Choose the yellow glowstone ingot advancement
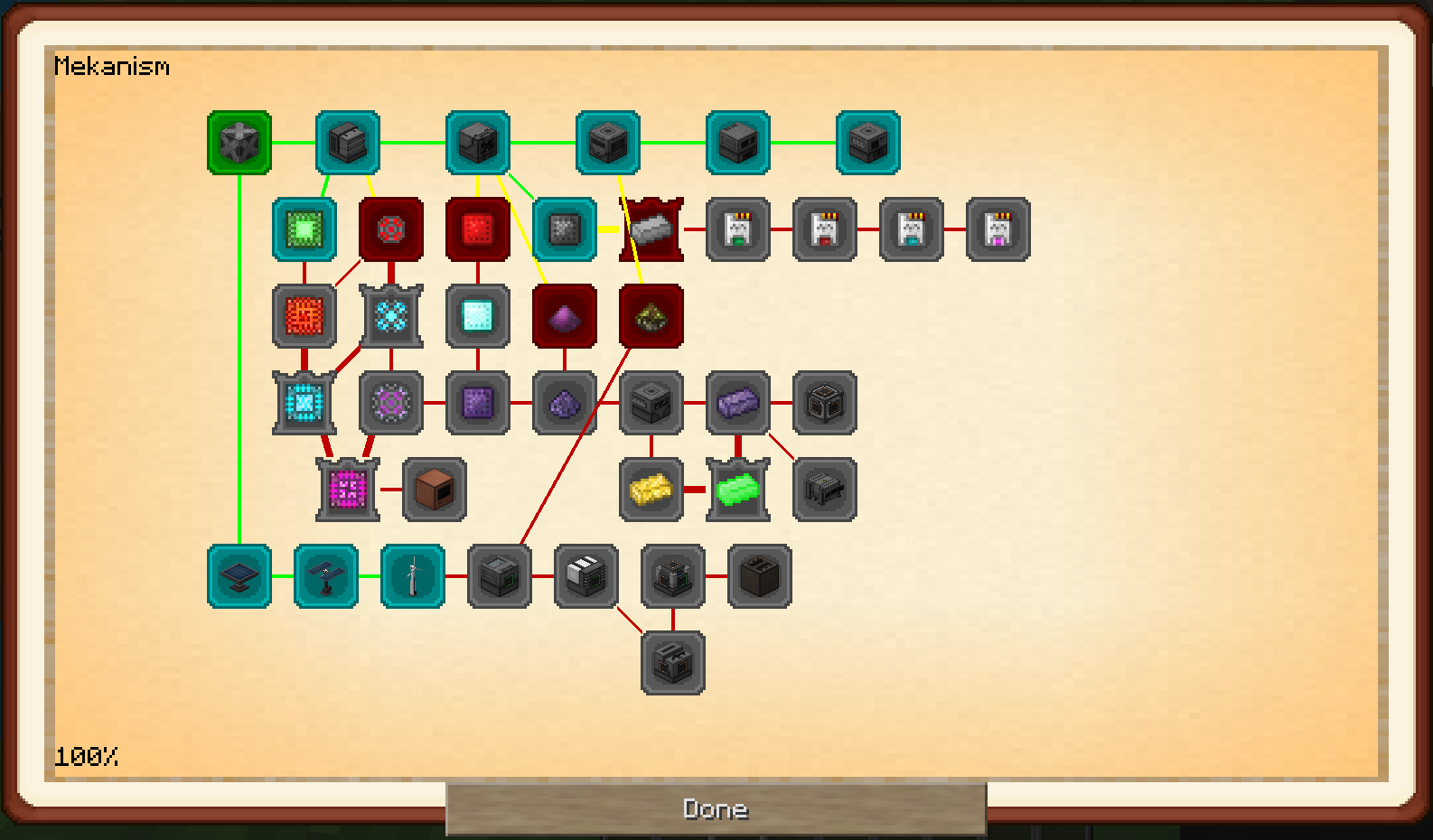Image resolution: width=1433 pixels, height=840 pixels. (651, 490)
